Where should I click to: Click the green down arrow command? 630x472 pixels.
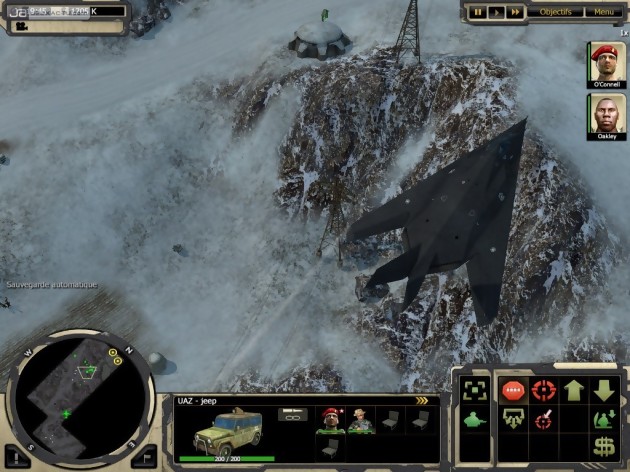[603, 391]
